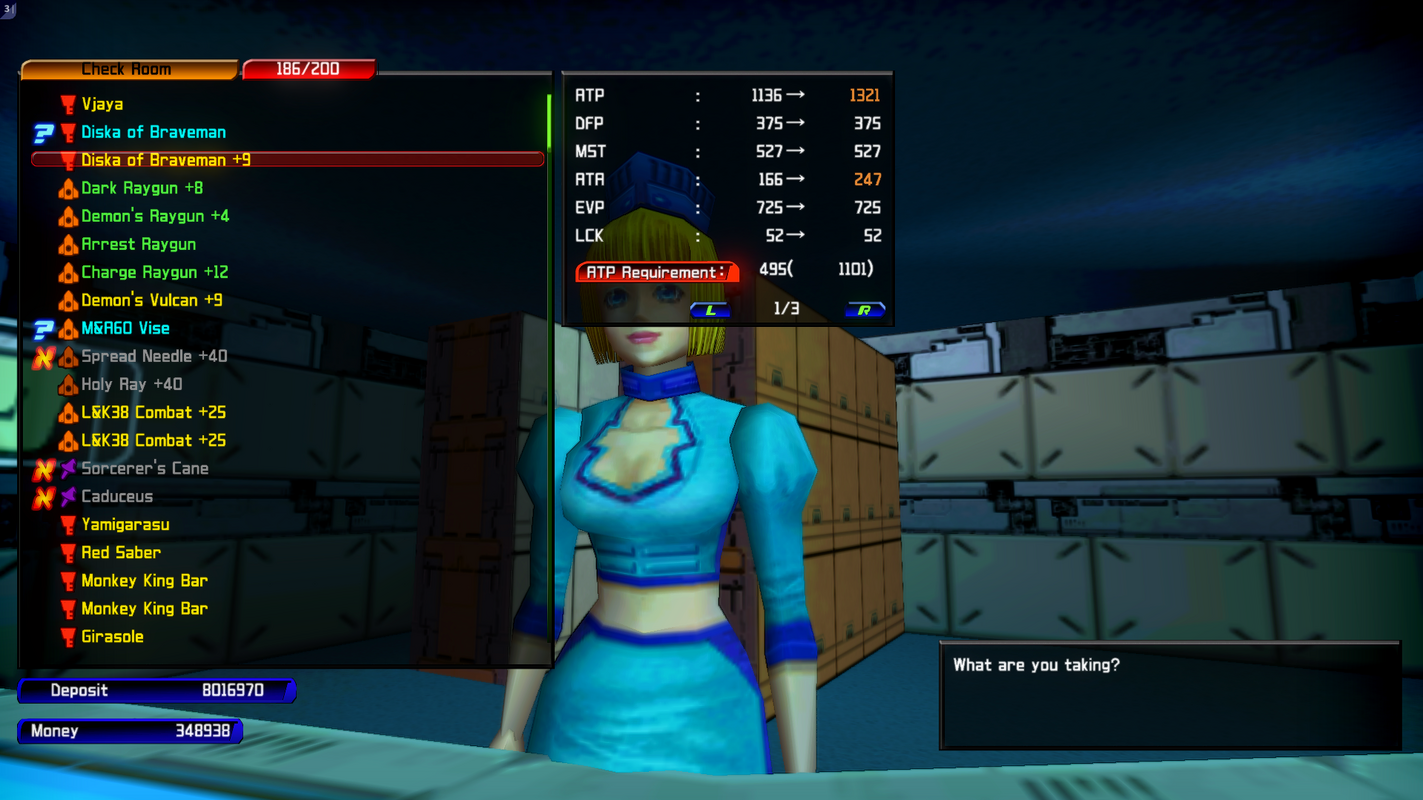Select the gun icon beside Holy Ray +40
Viewport: 1423px width, 800px height.
click(x=67, y=384)
